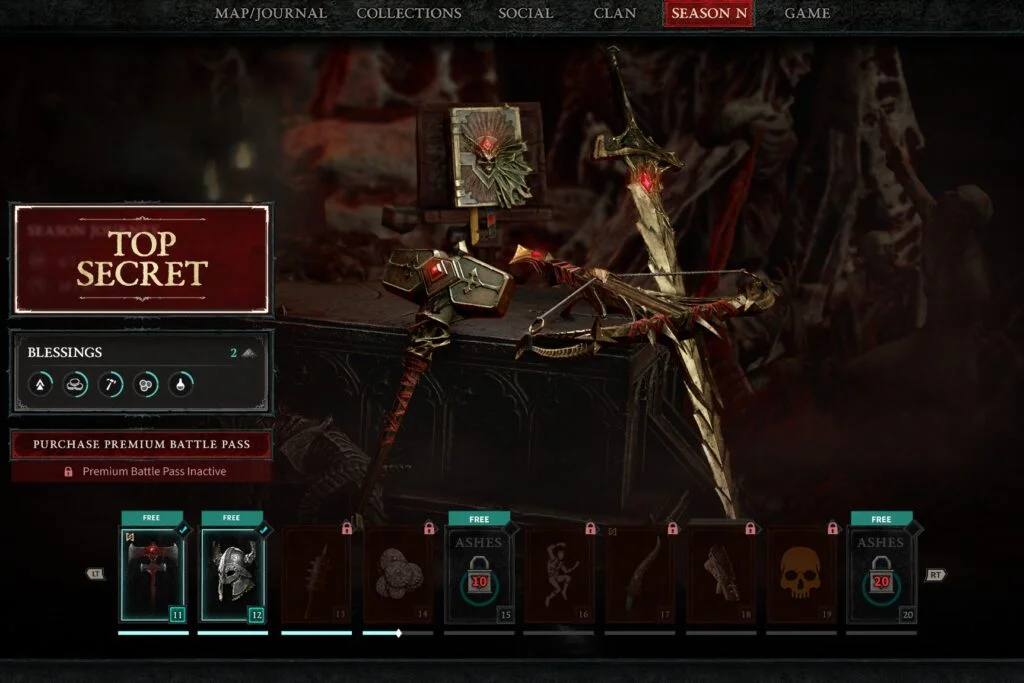The image size is (1024, 683).
Task: Switch to the Collections tab
Action: (409, 13)
